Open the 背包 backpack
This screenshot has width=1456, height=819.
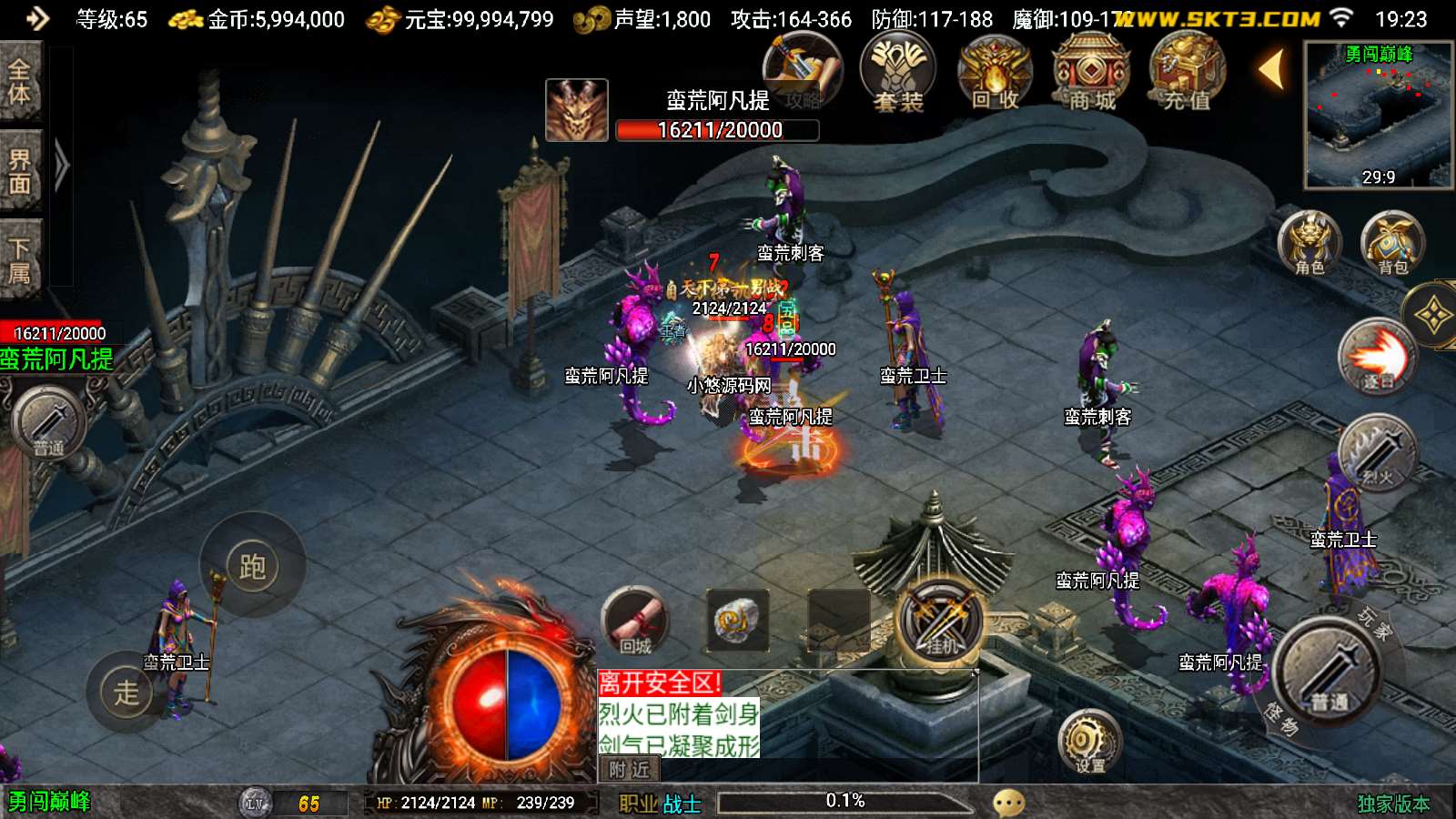1392,243
